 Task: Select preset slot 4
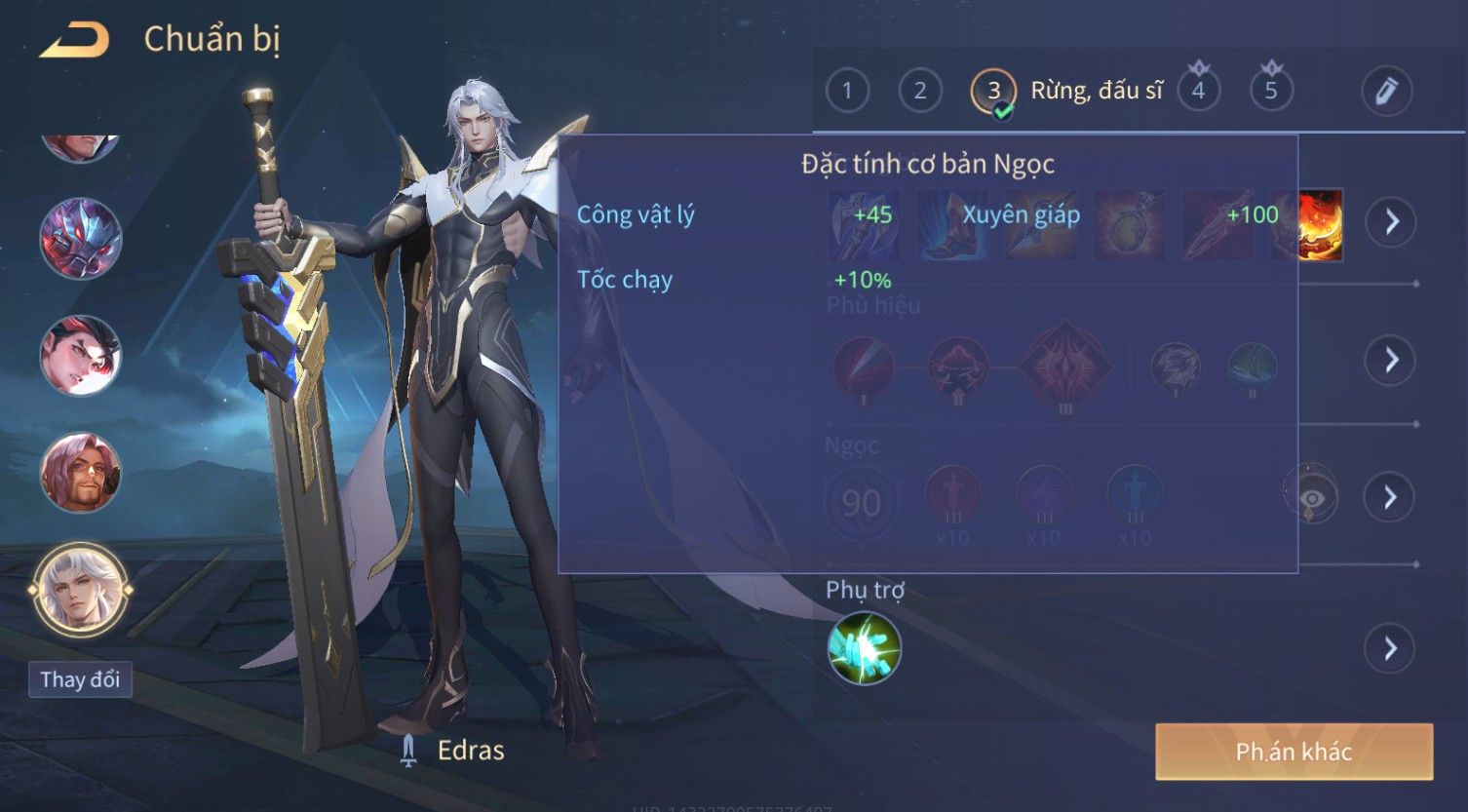pos(1198,91)
